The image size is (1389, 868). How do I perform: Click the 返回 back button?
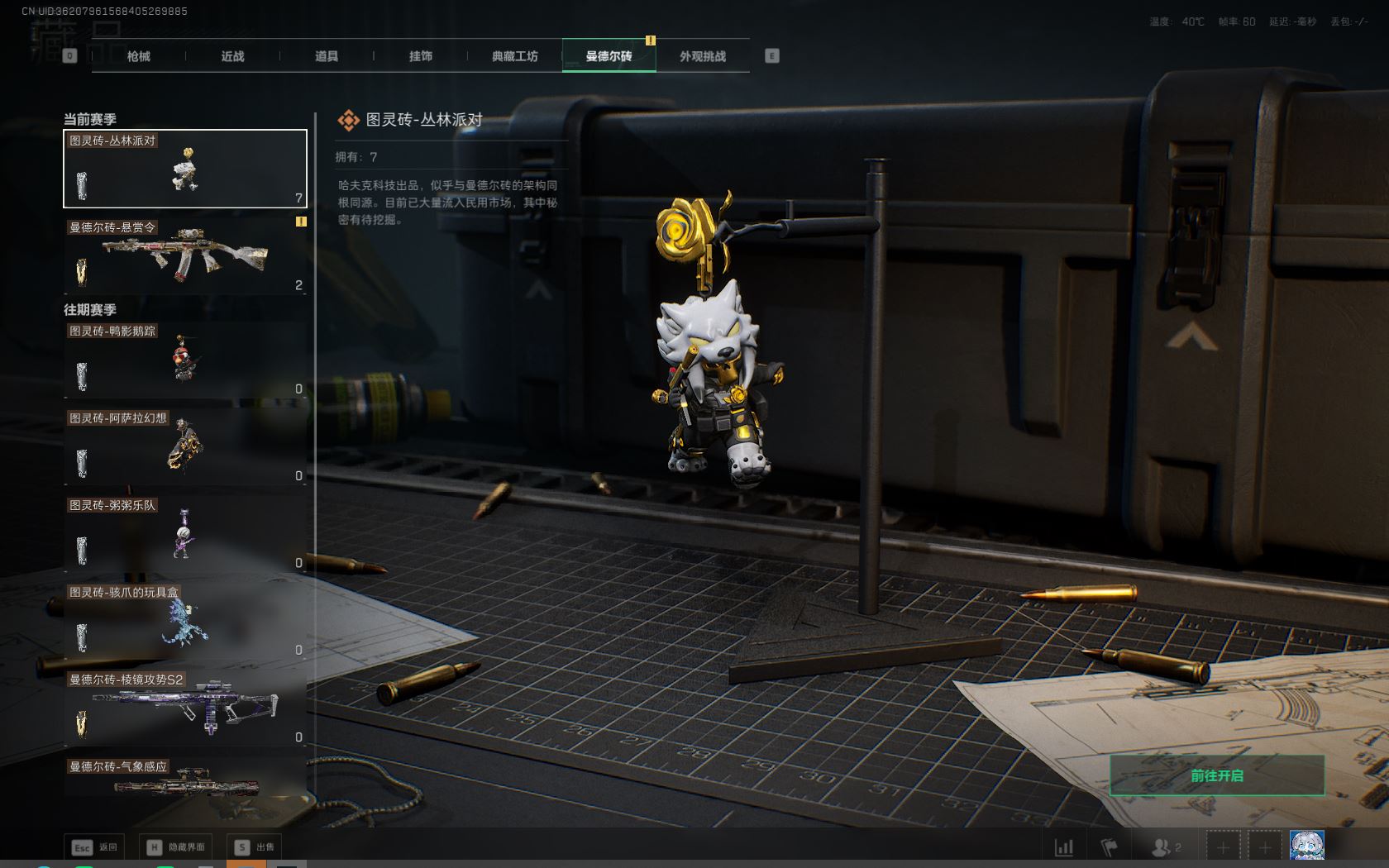point(96,847)
